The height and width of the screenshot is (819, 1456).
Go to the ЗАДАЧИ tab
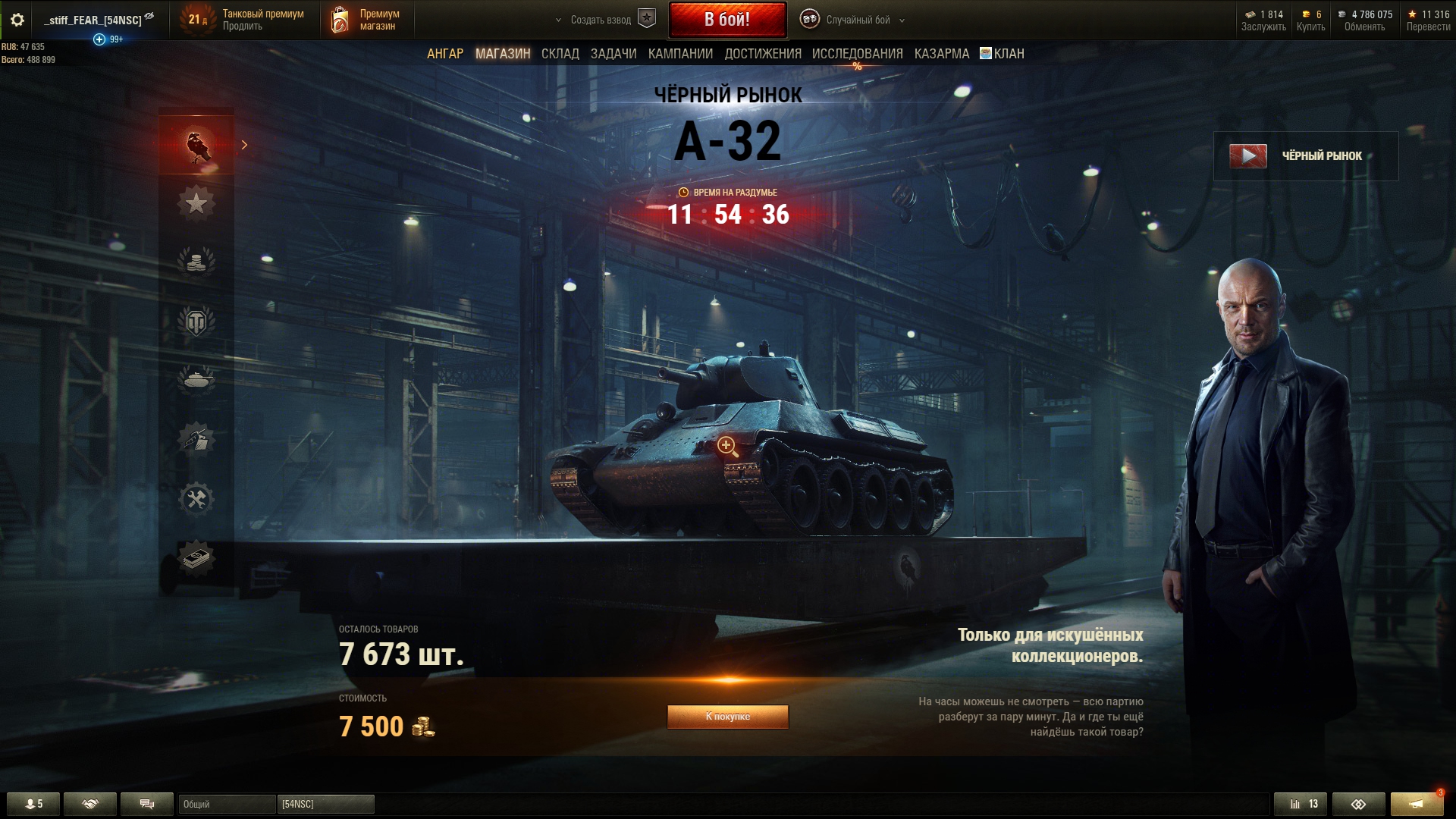coord(613,54)
